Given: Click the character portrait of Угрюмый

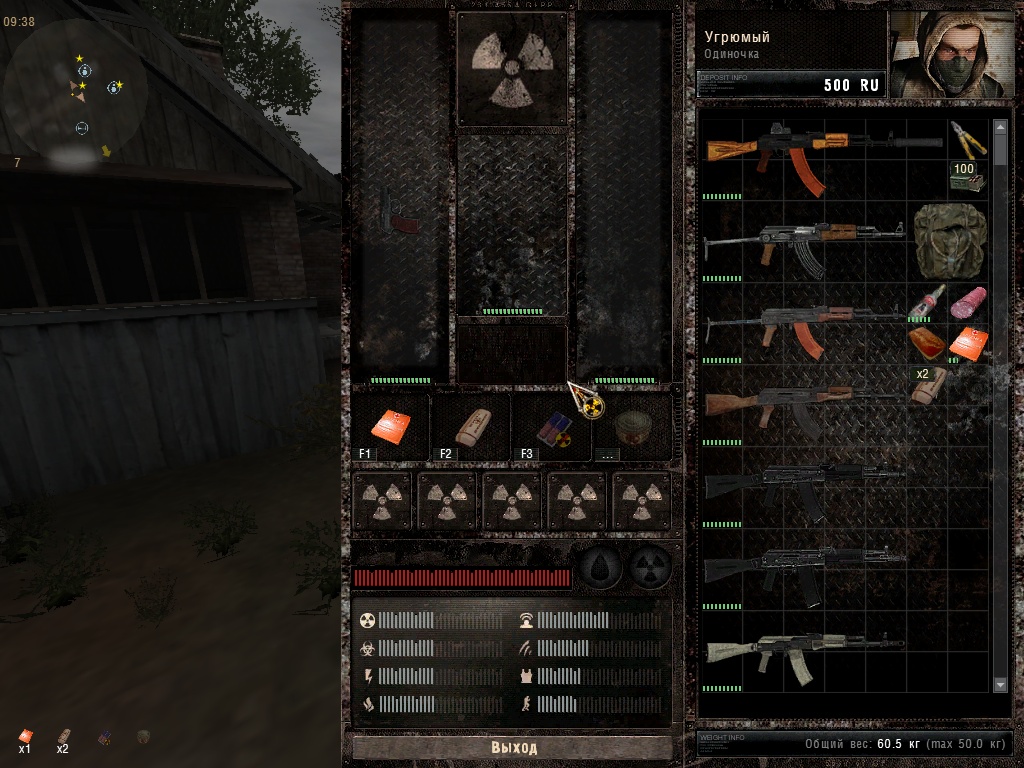Looking at the screenshot, I should coord(952,54).
